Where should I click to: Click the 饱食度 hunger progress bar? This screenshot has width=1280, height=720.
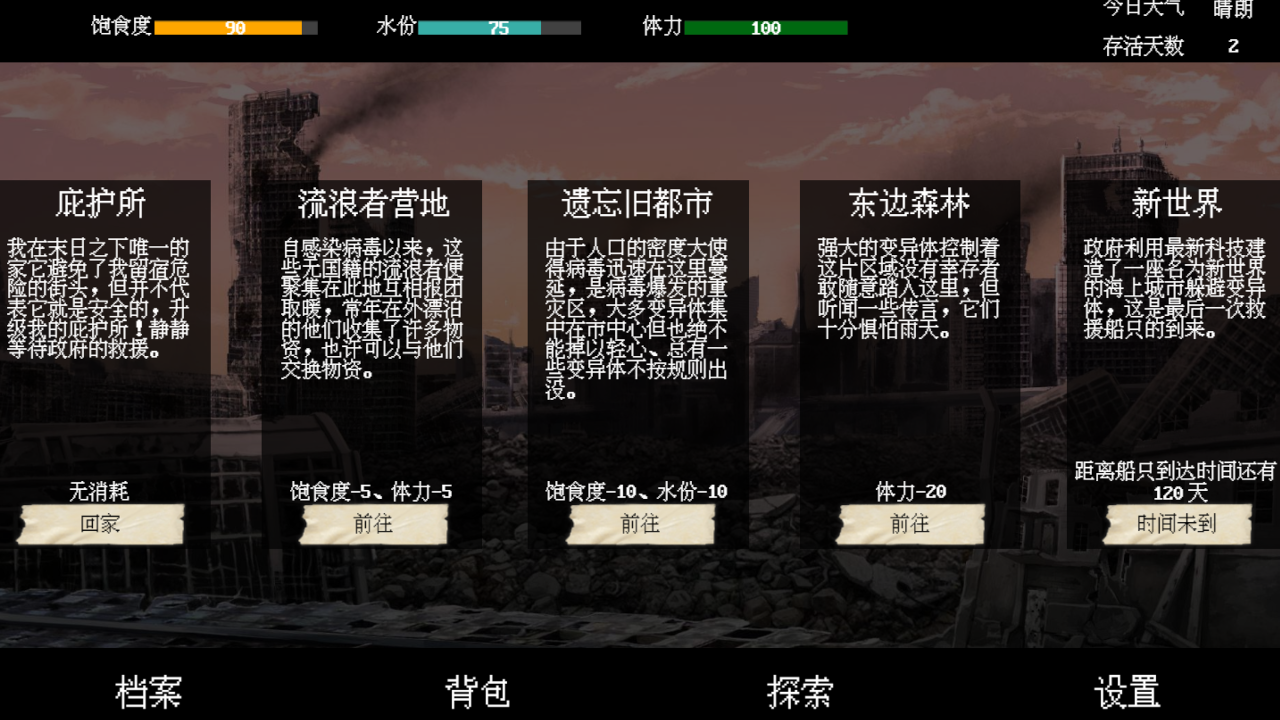236,27
